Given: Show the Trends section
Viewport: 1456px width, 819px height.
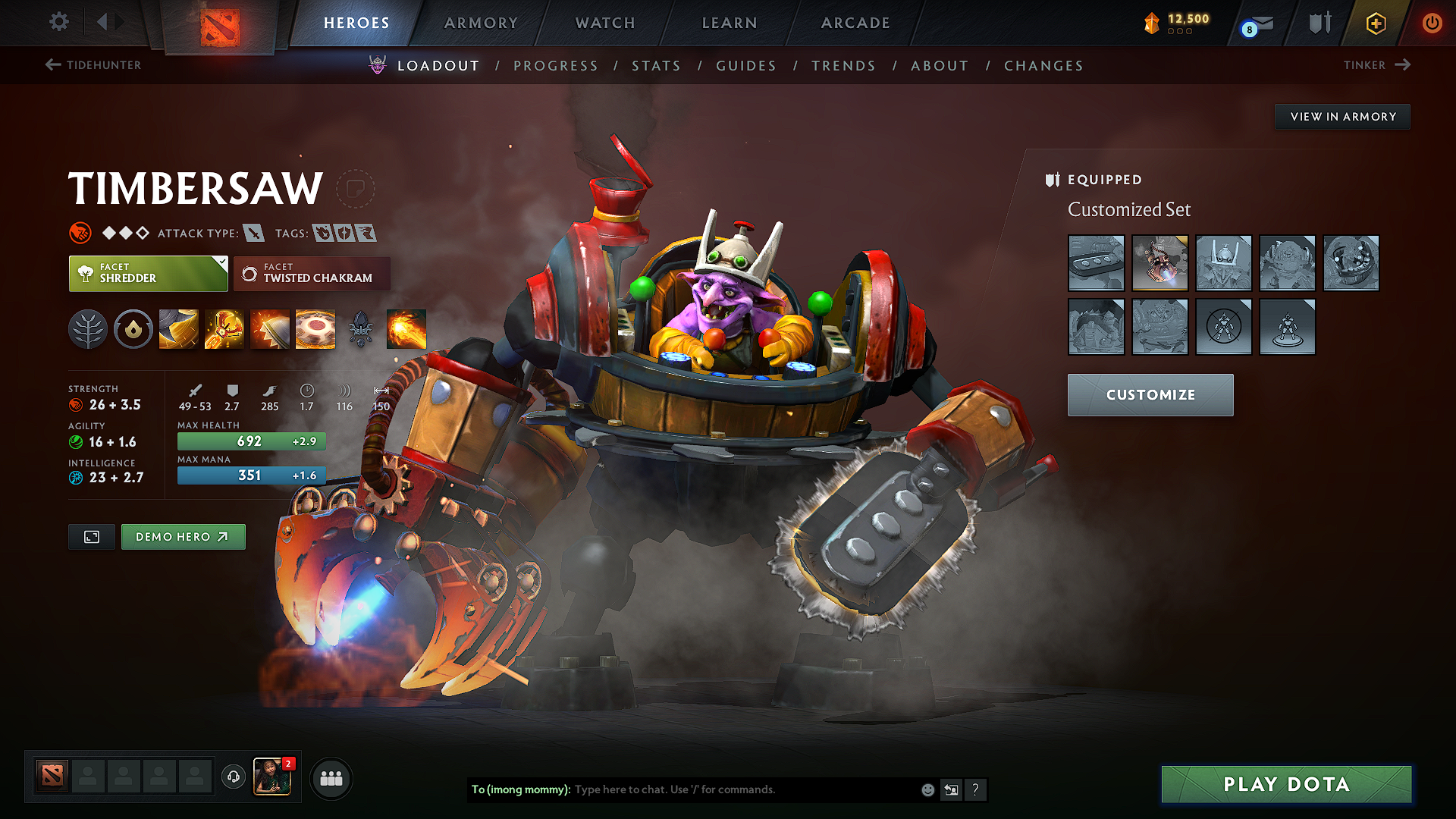Looking at the screenshot, I should point(843,66).
